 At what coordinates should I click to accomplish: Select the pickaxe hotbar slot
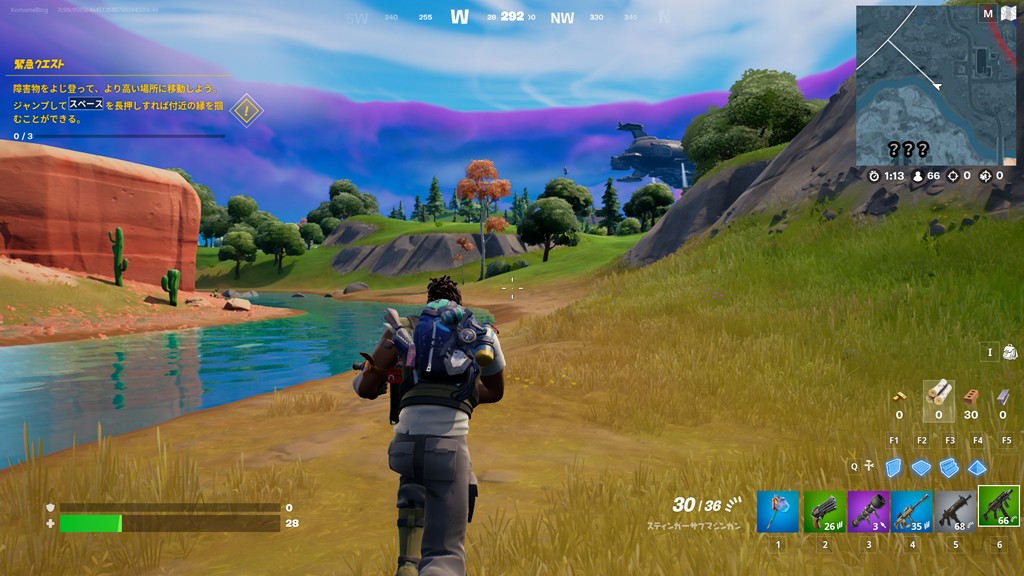tap(778, 511)
